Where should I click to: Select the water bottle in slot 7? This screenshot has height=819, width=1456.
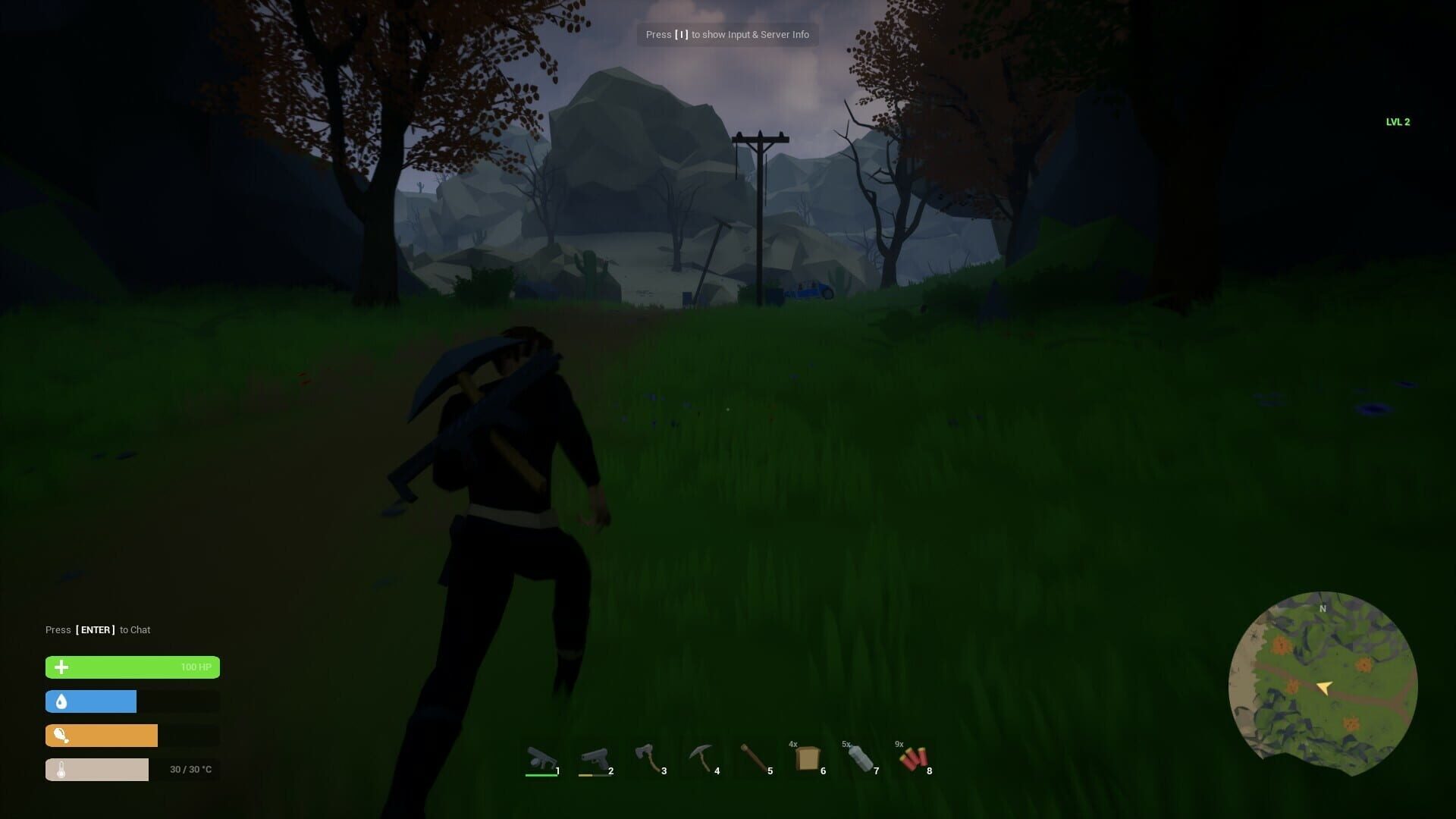(x=861, y=758)
